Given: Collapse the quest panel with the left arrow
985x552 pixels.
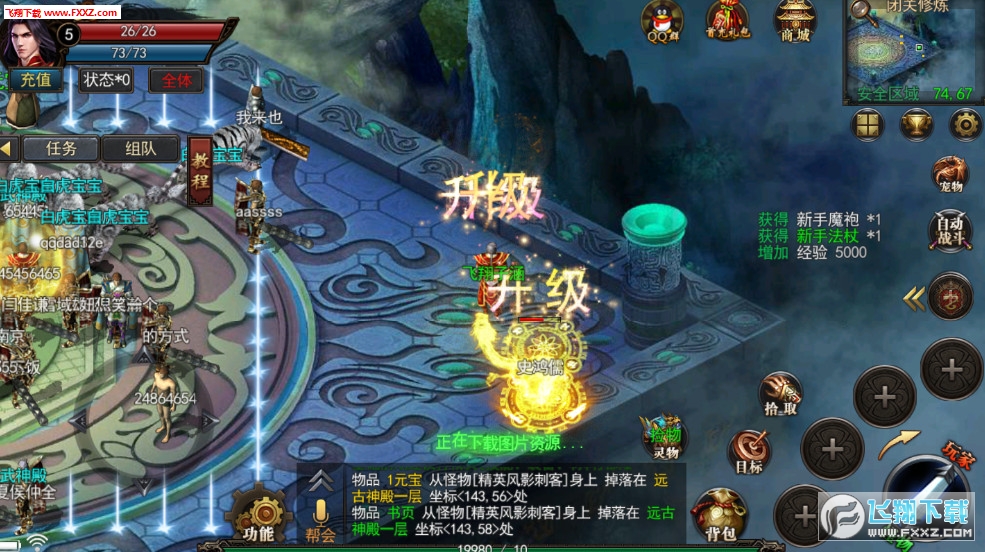Looking at the screenshot, I should [x=9, y=148].
